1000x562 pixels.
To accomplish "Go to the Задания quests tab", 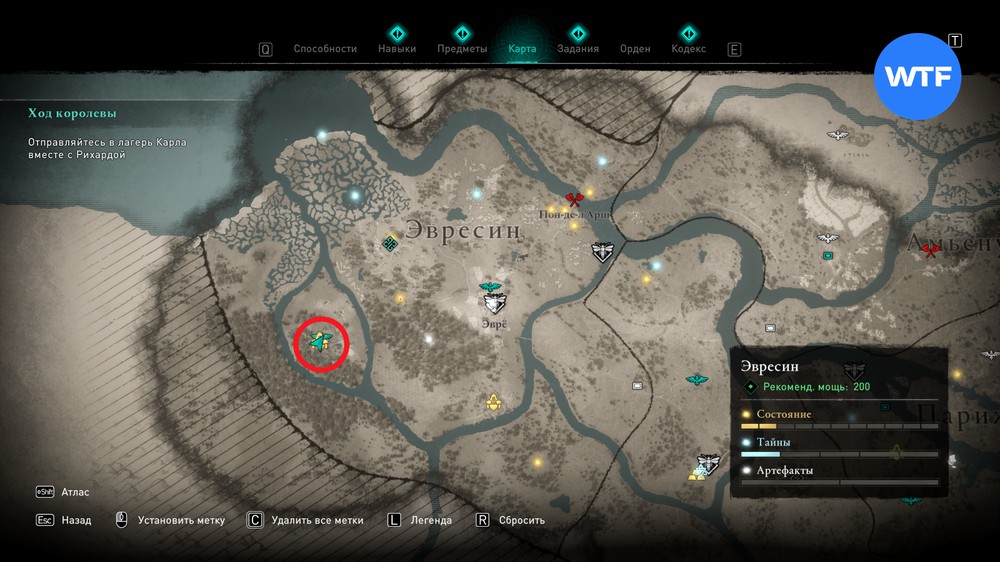I will 578,48.
